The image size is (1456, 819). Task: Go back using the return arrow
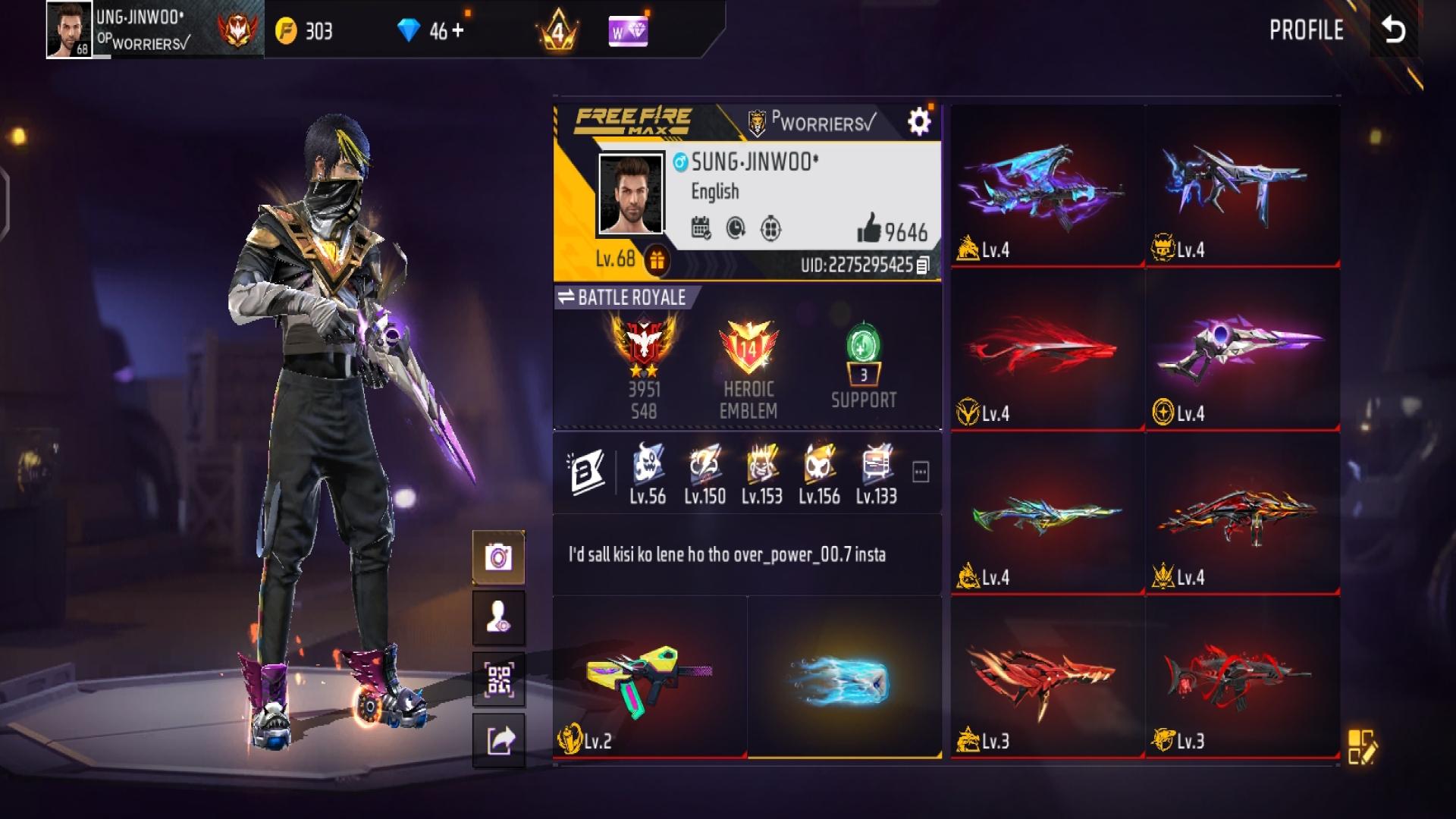1394,30
